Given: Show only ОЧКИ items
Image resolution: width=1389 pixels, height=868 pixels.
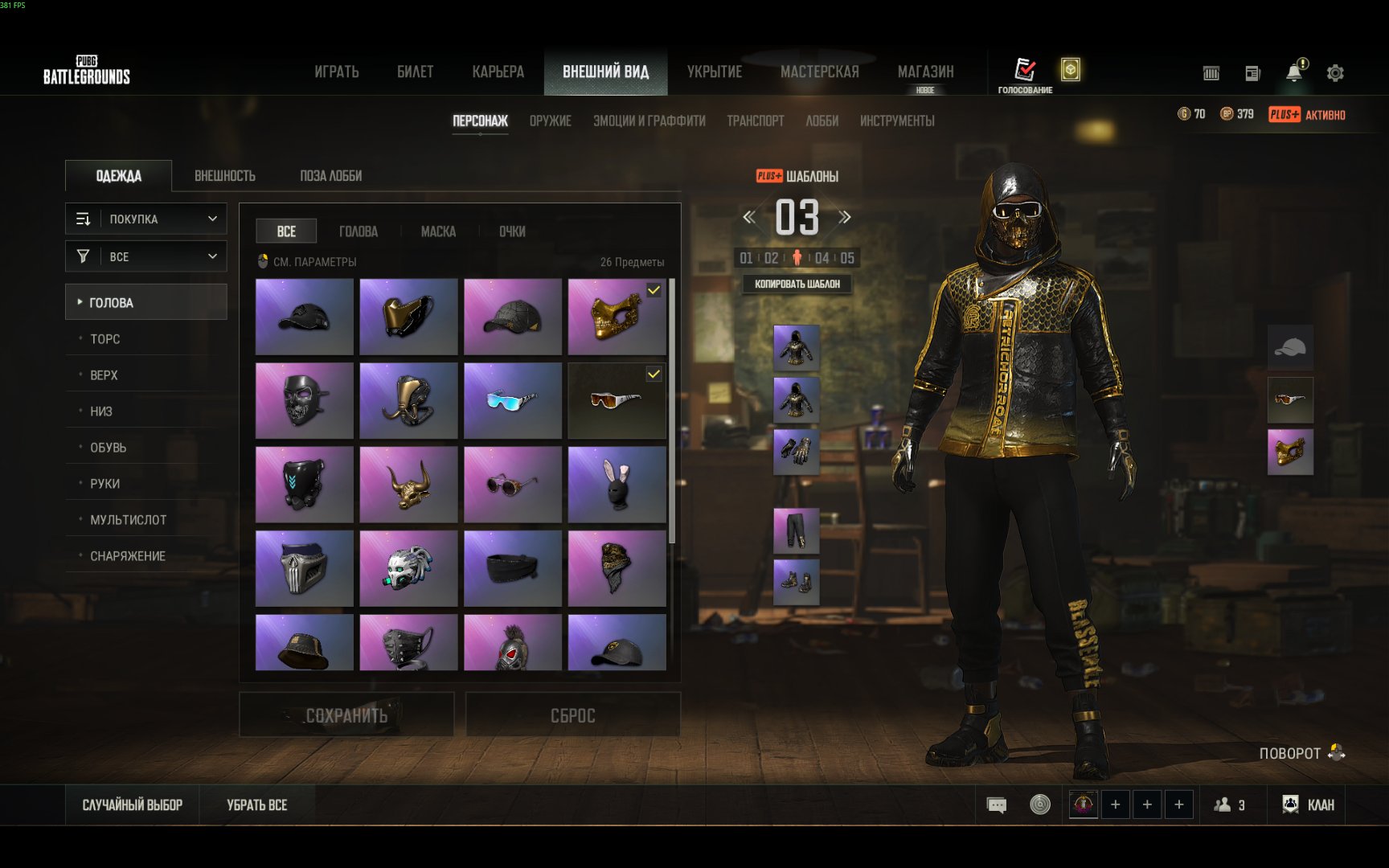Looking at the screenshot, I should [x=512, y=231].
